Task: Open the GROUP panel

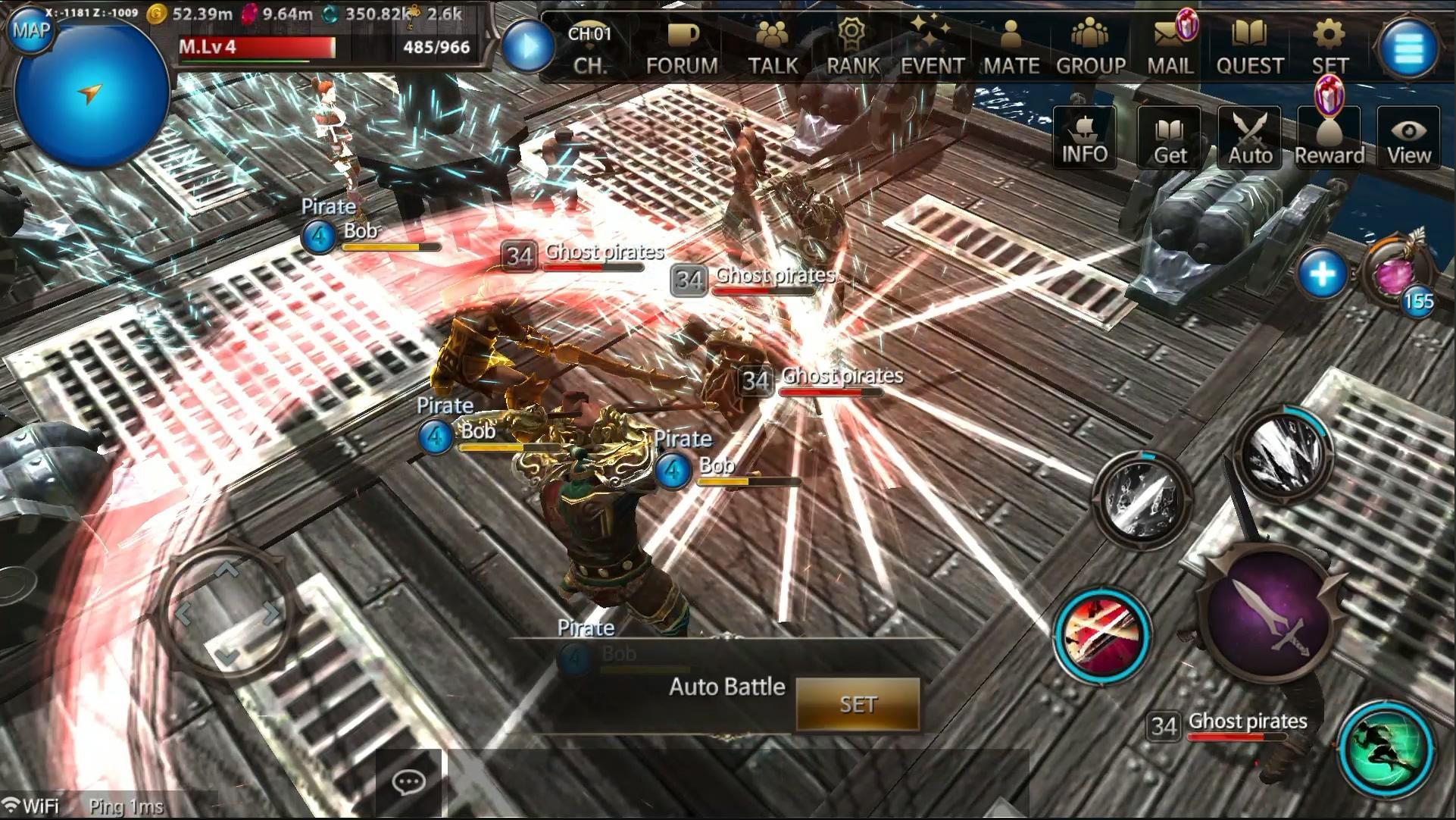Action: click(x=1091, y=47)
